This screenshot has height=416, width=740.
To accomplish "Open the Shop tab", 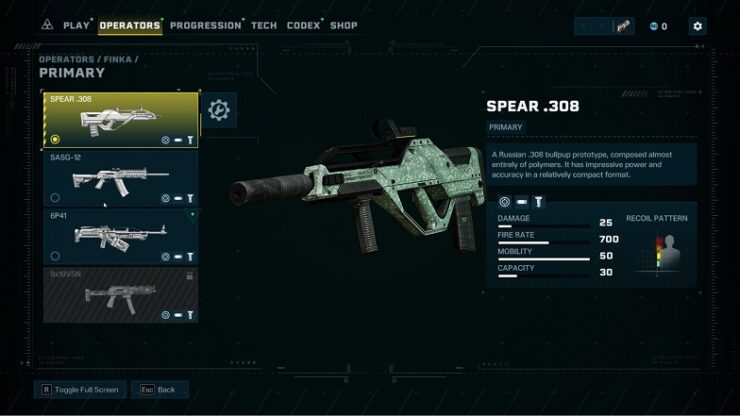I will coord(343,25).
